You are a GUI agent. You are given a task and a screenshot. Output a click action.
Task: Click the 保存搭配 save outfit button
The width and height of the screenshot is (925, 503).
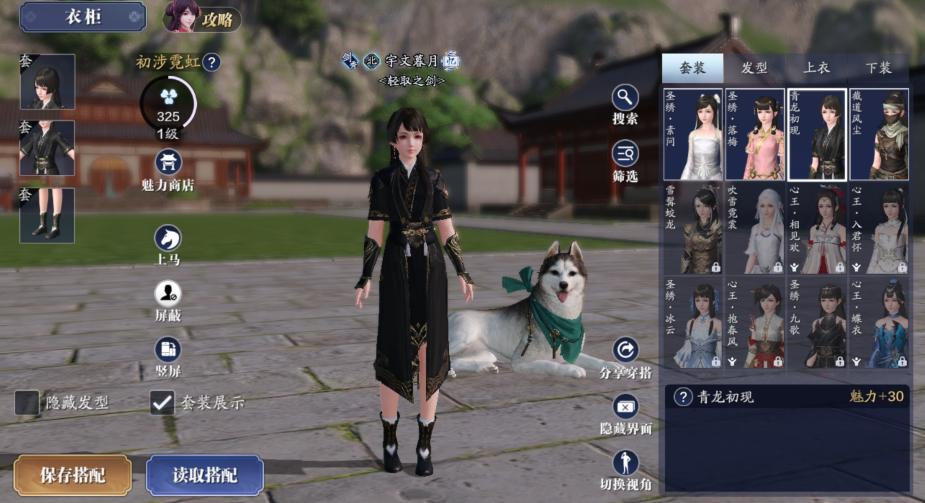click(72, 475)
